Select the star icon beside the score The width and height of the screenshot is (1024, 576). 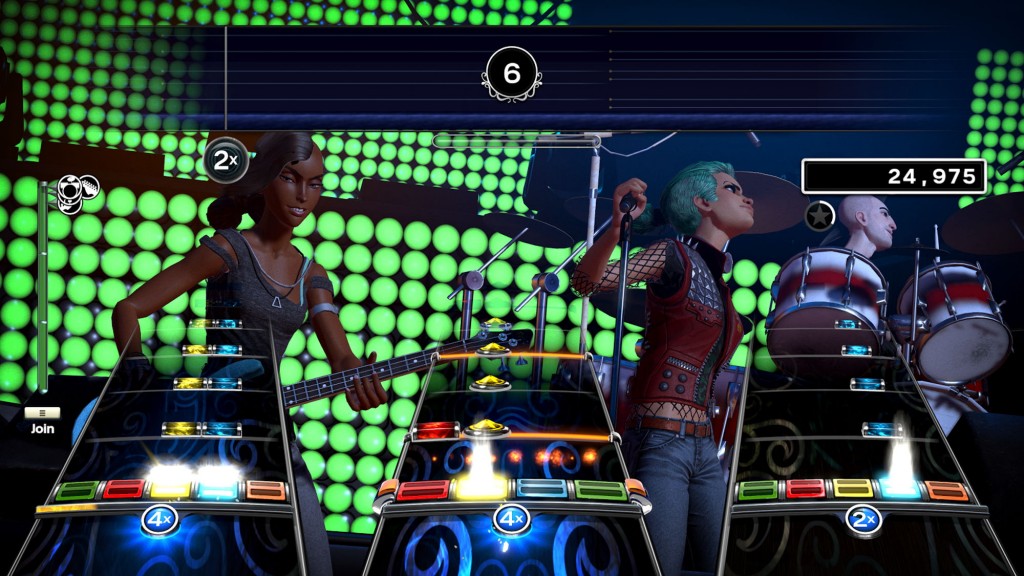coord(820,214)
